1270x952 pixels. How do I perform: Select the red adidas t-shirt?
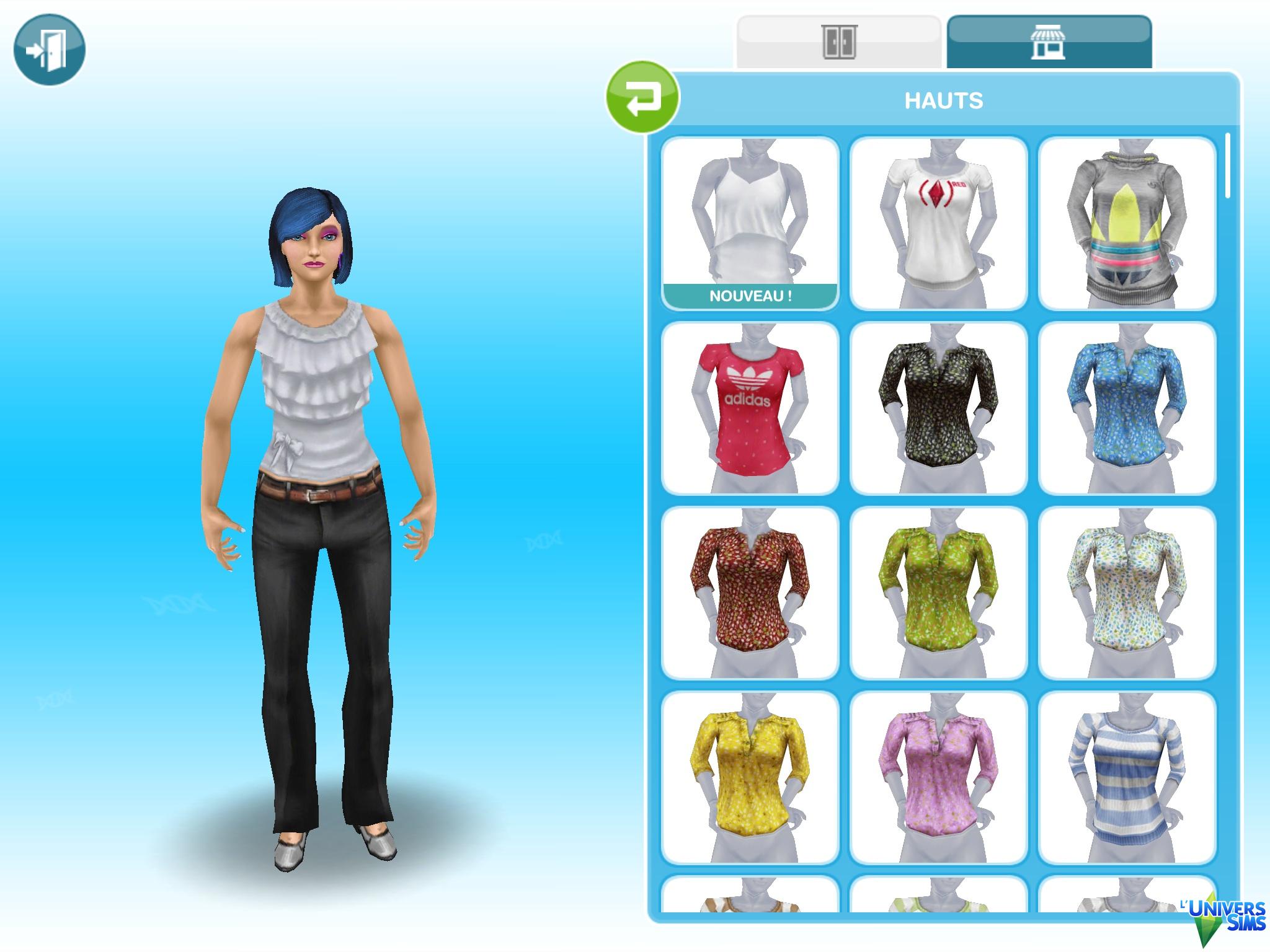pyautogui.click(x=750, y=408)
